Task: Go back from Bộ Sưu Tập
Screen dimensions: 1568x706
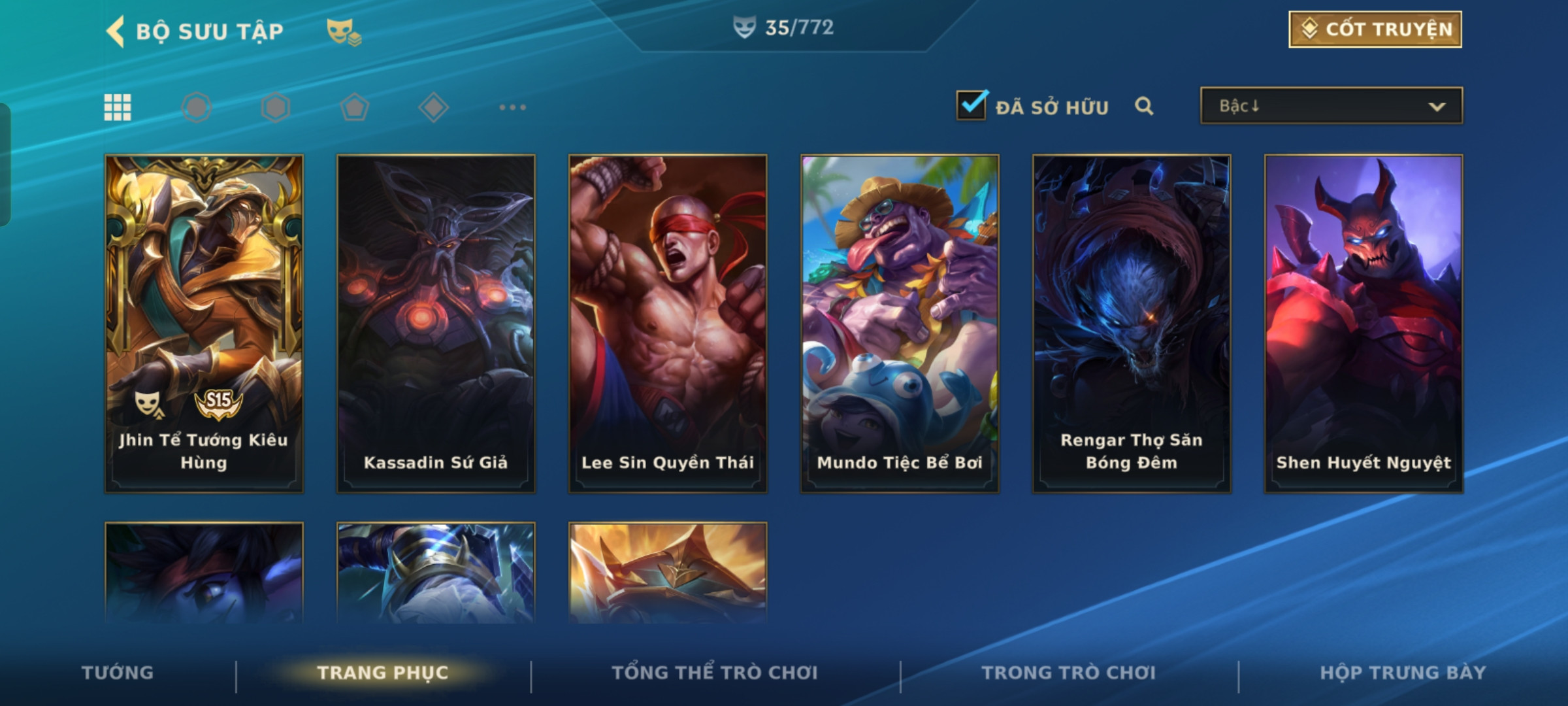Action: pyautogui.click(x=116, y=31)
